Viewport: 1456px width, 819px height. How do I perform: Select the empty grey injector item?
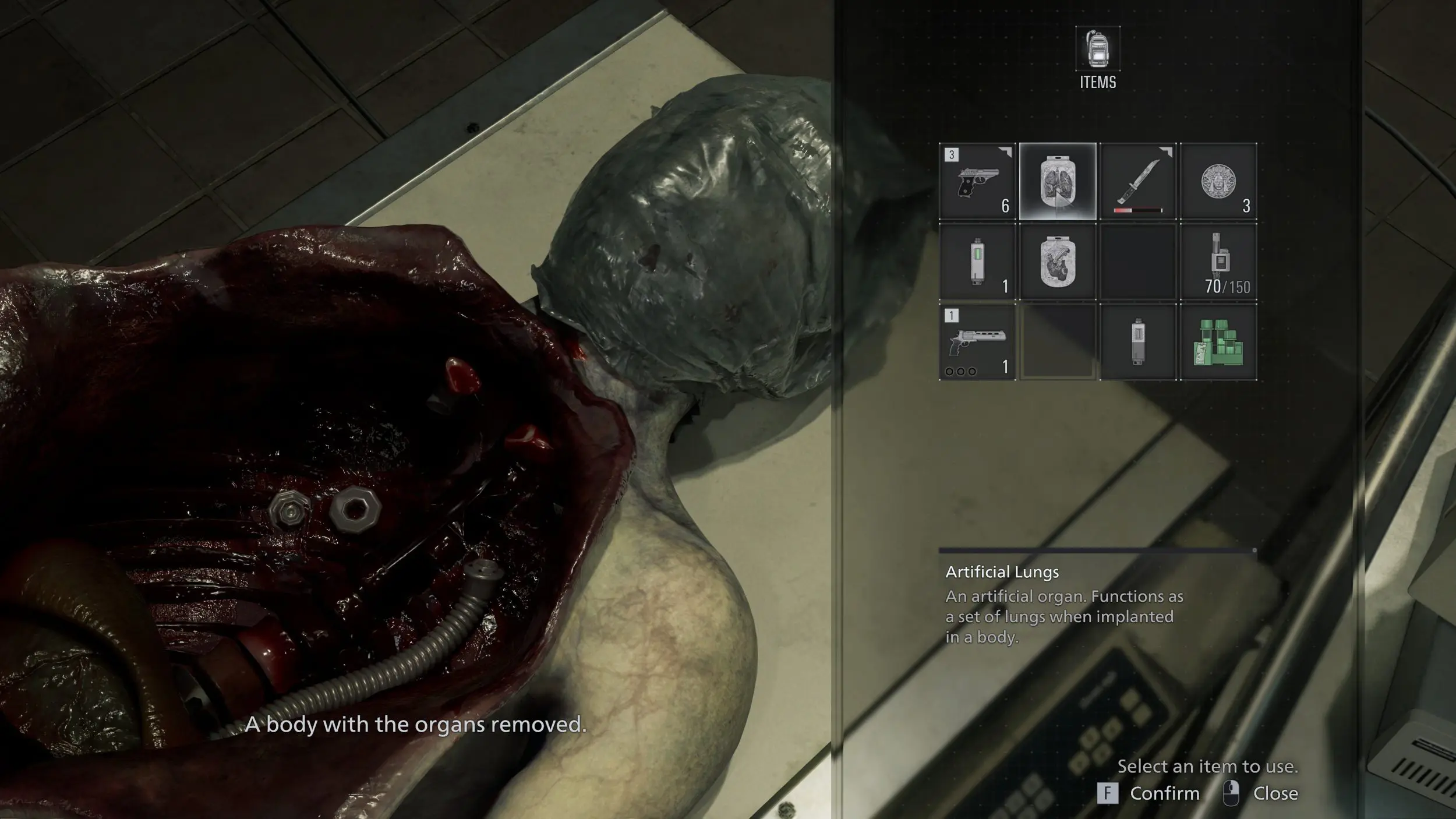tap(1137, 342)
